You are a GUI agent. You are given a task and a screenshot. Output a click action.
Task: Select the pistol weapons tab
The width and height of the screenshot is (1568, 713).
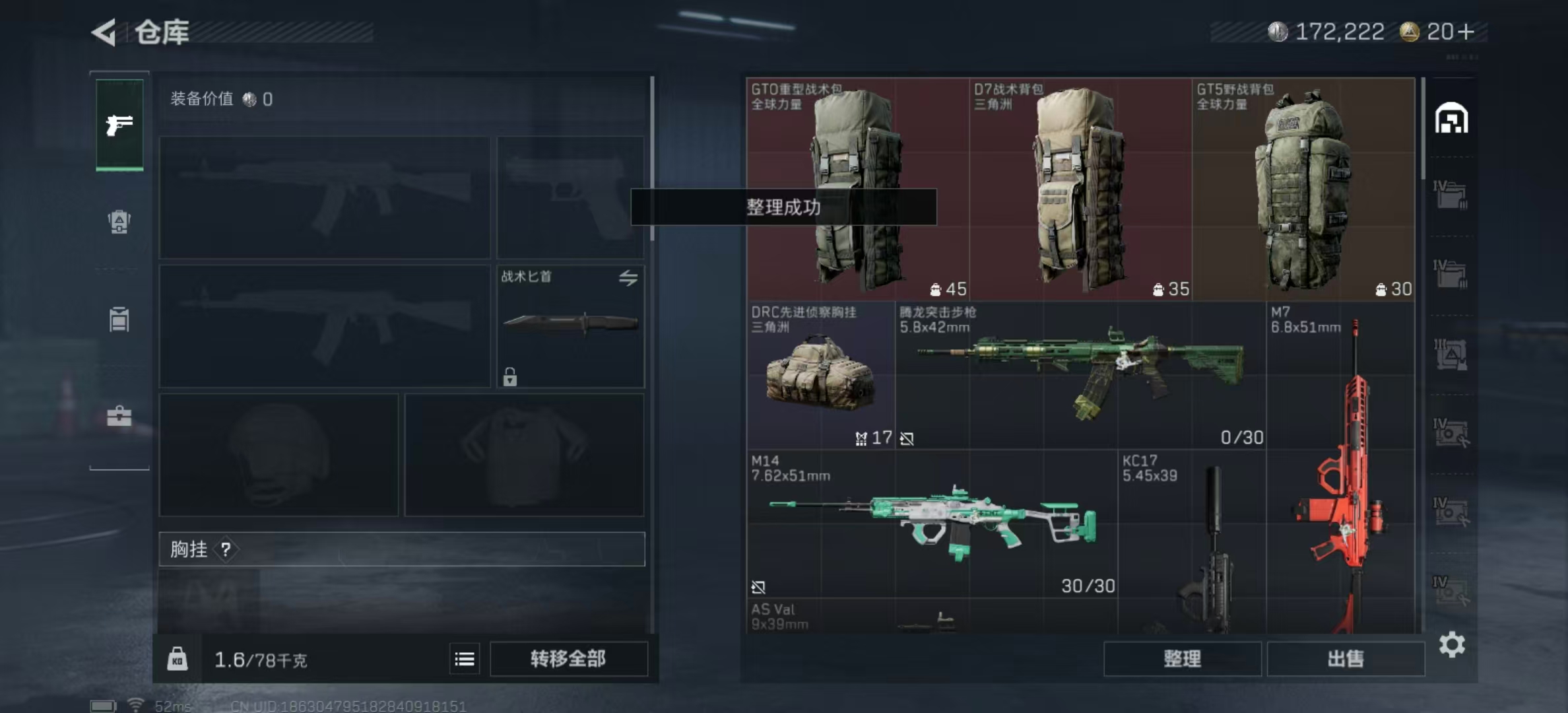coord(119,124)
